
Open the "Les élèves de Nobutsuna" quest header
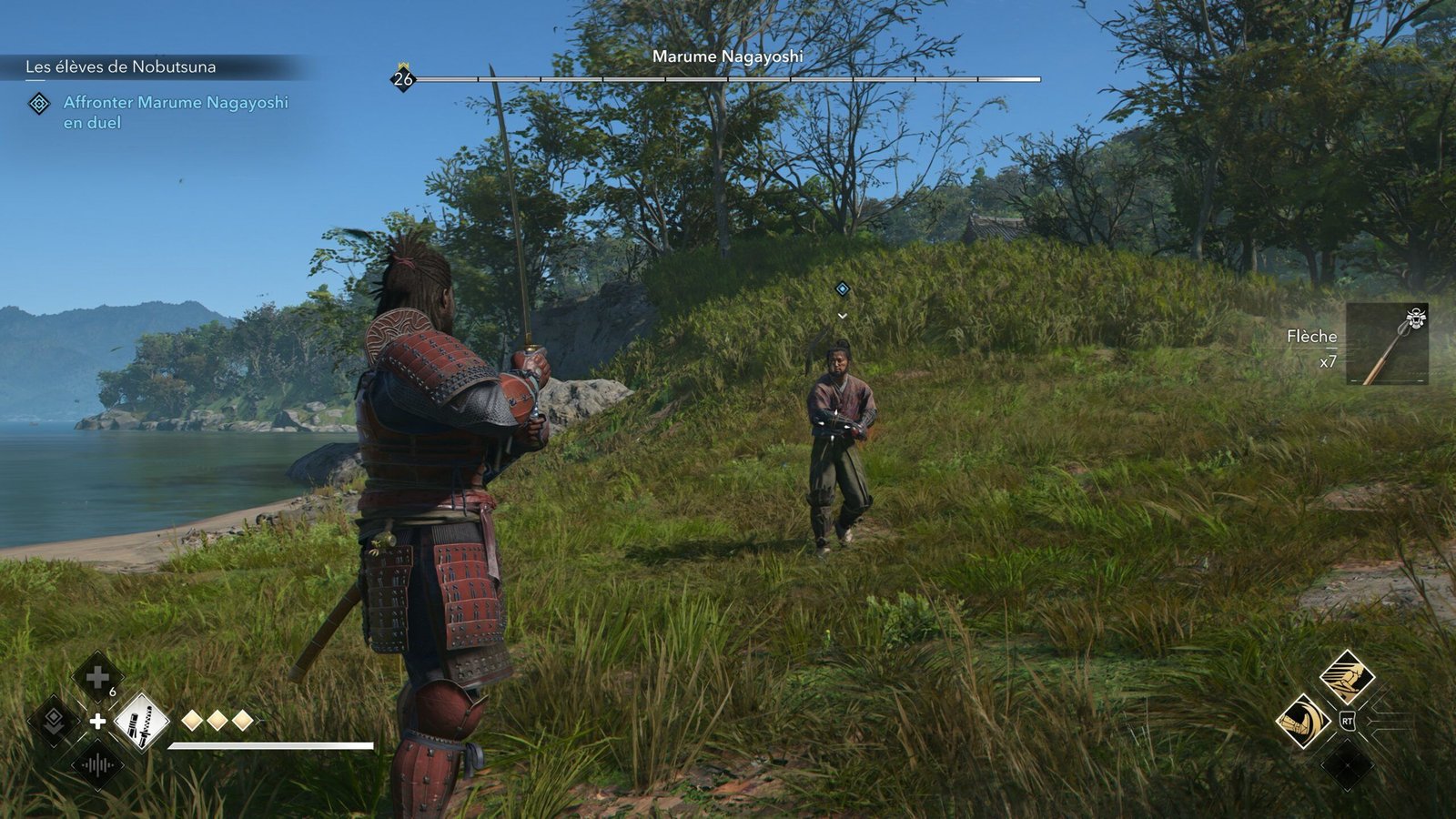coord(121,66)
